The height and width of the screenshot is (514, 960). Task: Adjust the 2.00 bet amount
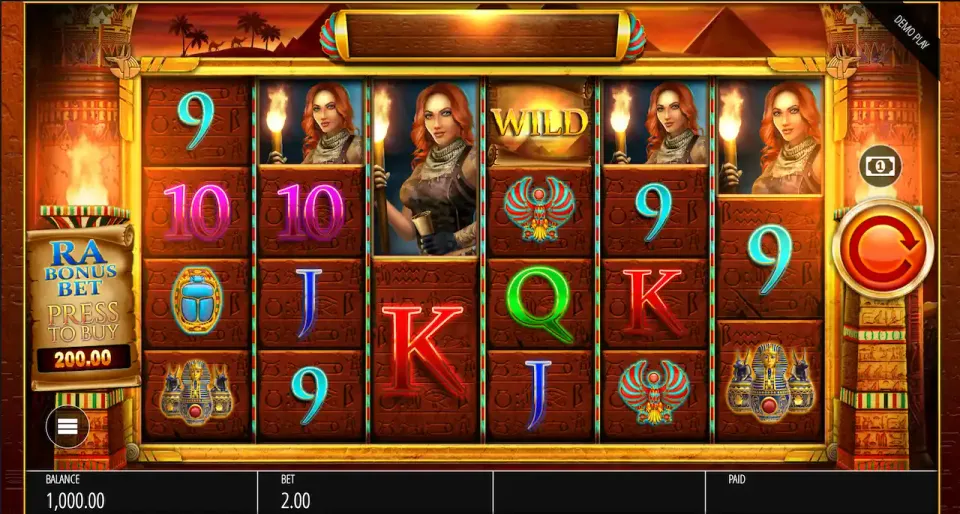[x=296, y=500]
